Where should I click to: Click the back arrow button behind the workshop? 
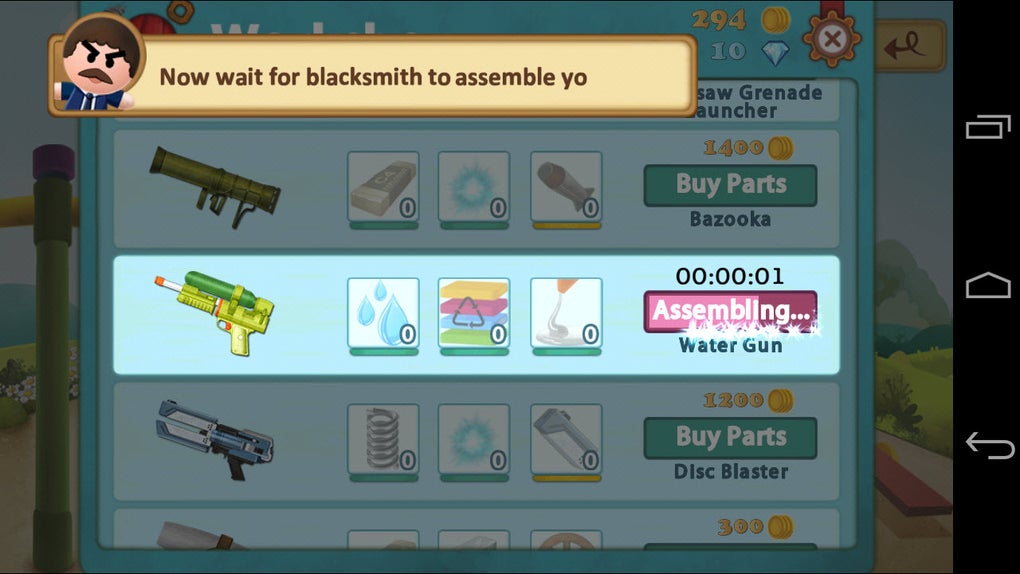point(912,45)
